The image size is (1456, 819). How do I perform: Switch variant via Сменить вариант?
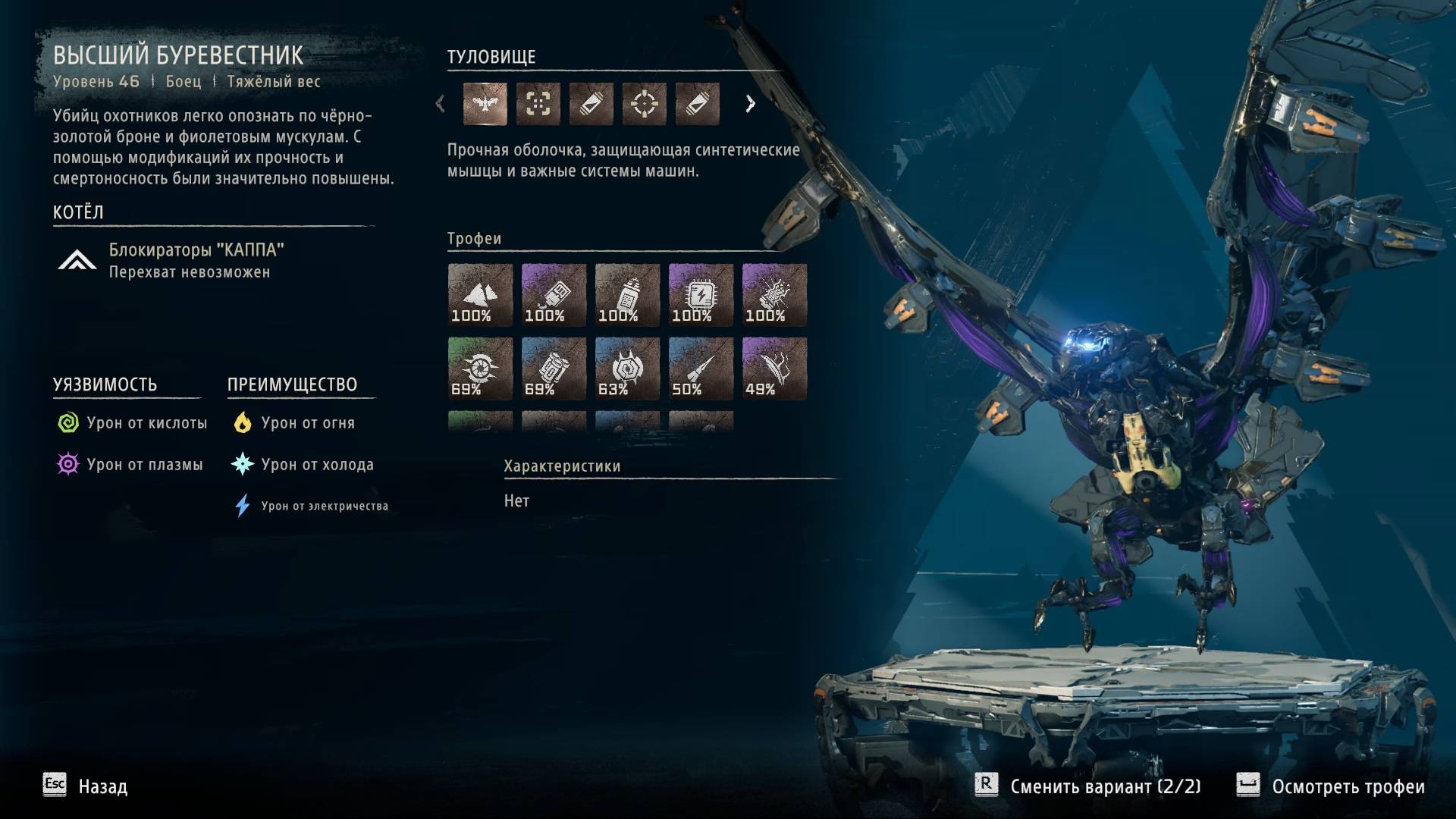1088,786
